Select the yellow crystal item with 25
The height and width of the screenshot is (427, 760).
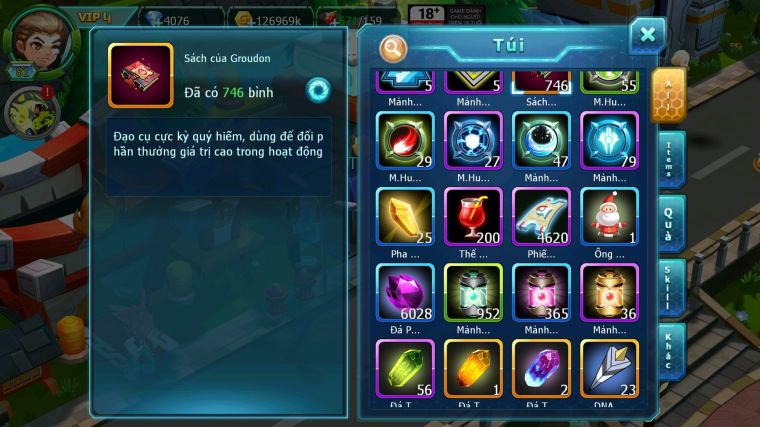coord(405,216)
